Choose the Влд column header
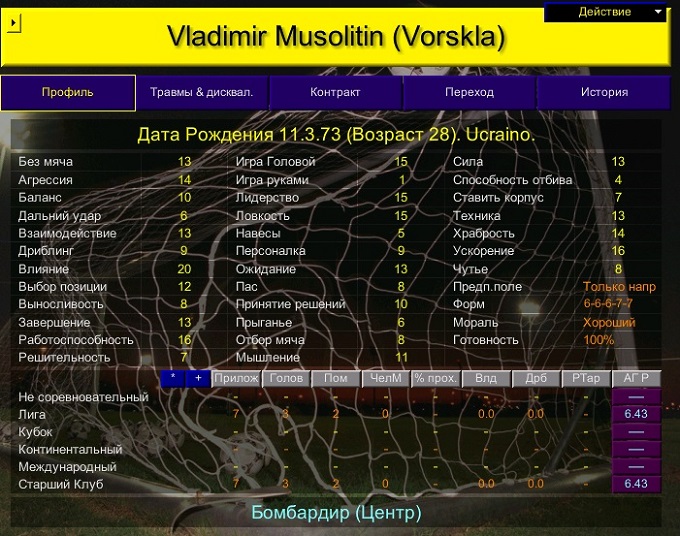The image size is (680, 536). tap(486, 379)
